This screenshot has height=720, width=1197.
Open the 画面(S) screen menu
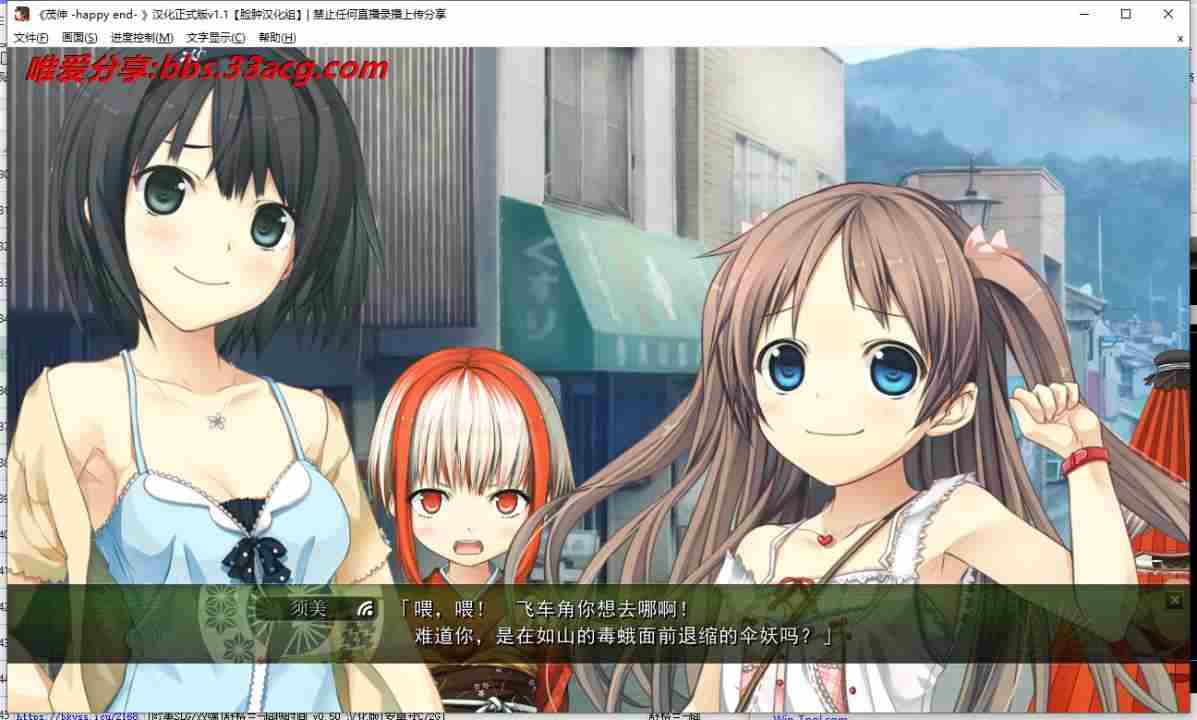point(80,38)
